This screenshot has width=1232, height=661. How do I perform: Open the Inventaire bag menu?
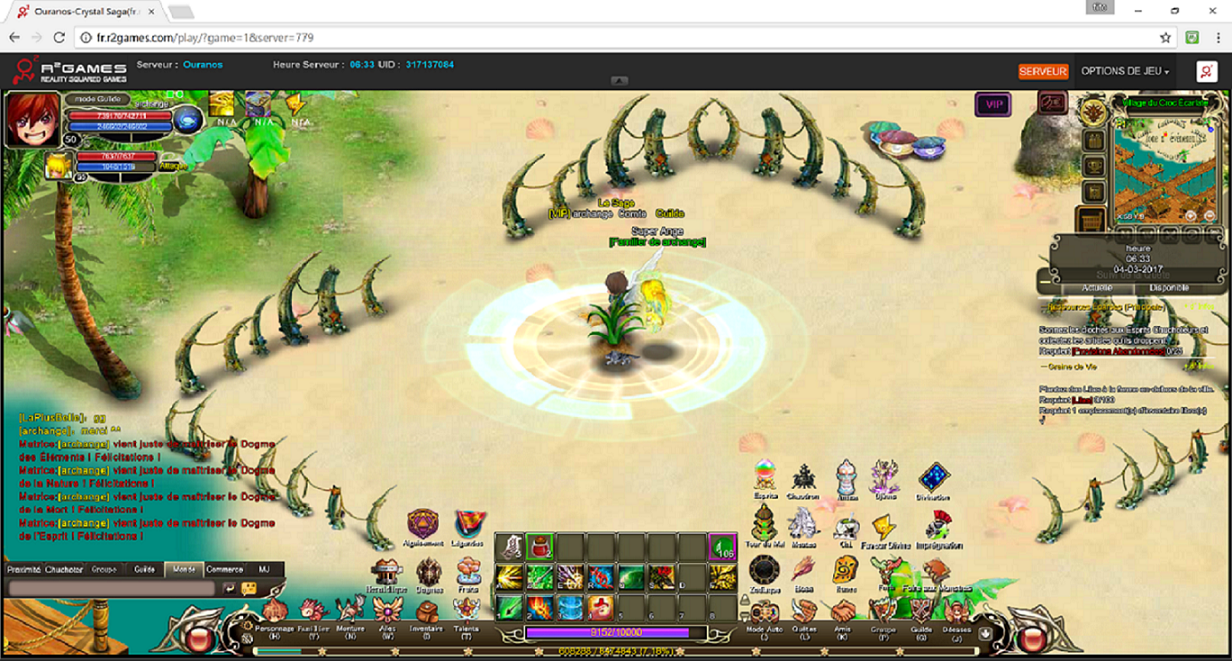(x=428, y=612)
